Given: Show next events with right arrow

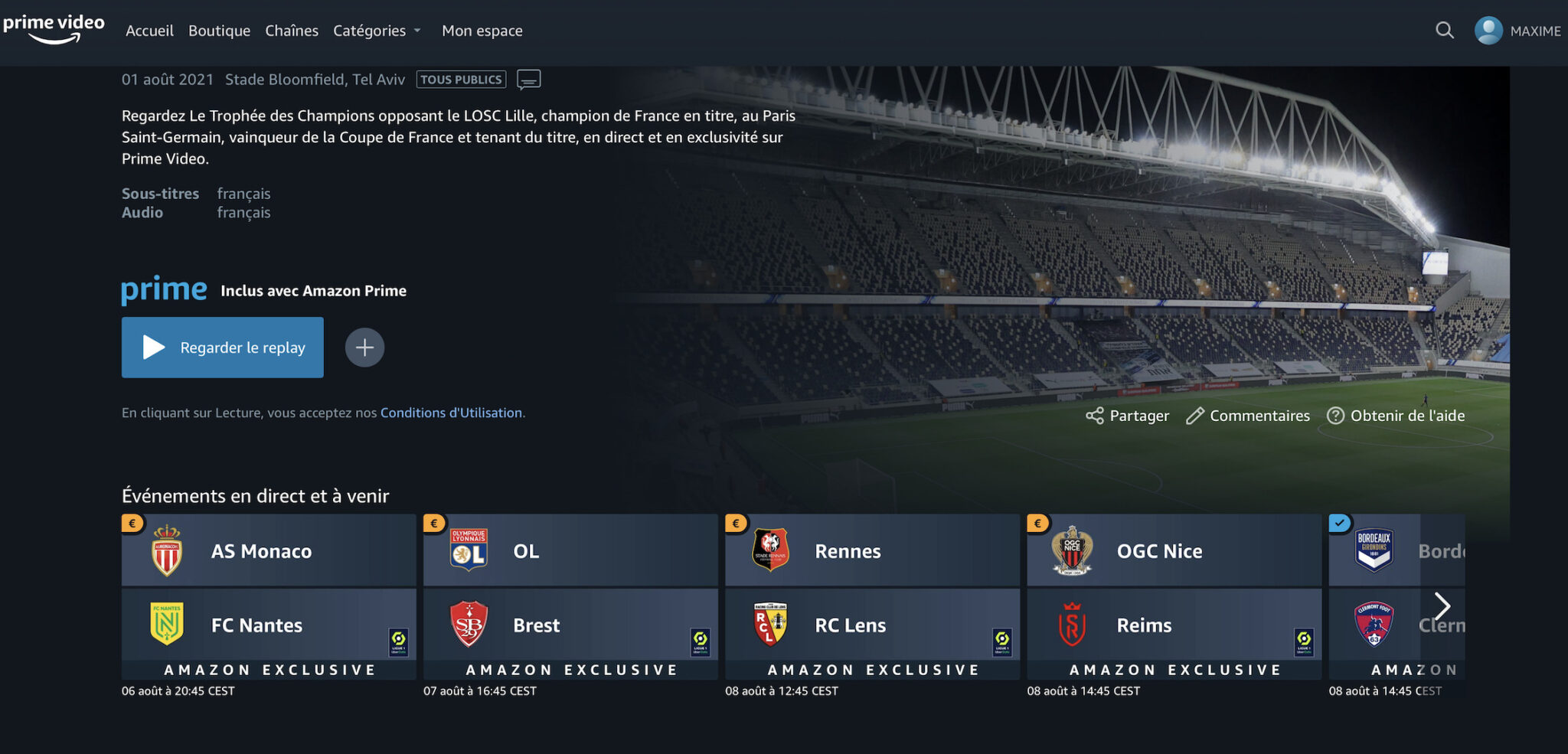Looking at the screenshot, I should pyautogui.click(x=1442, y=606).
